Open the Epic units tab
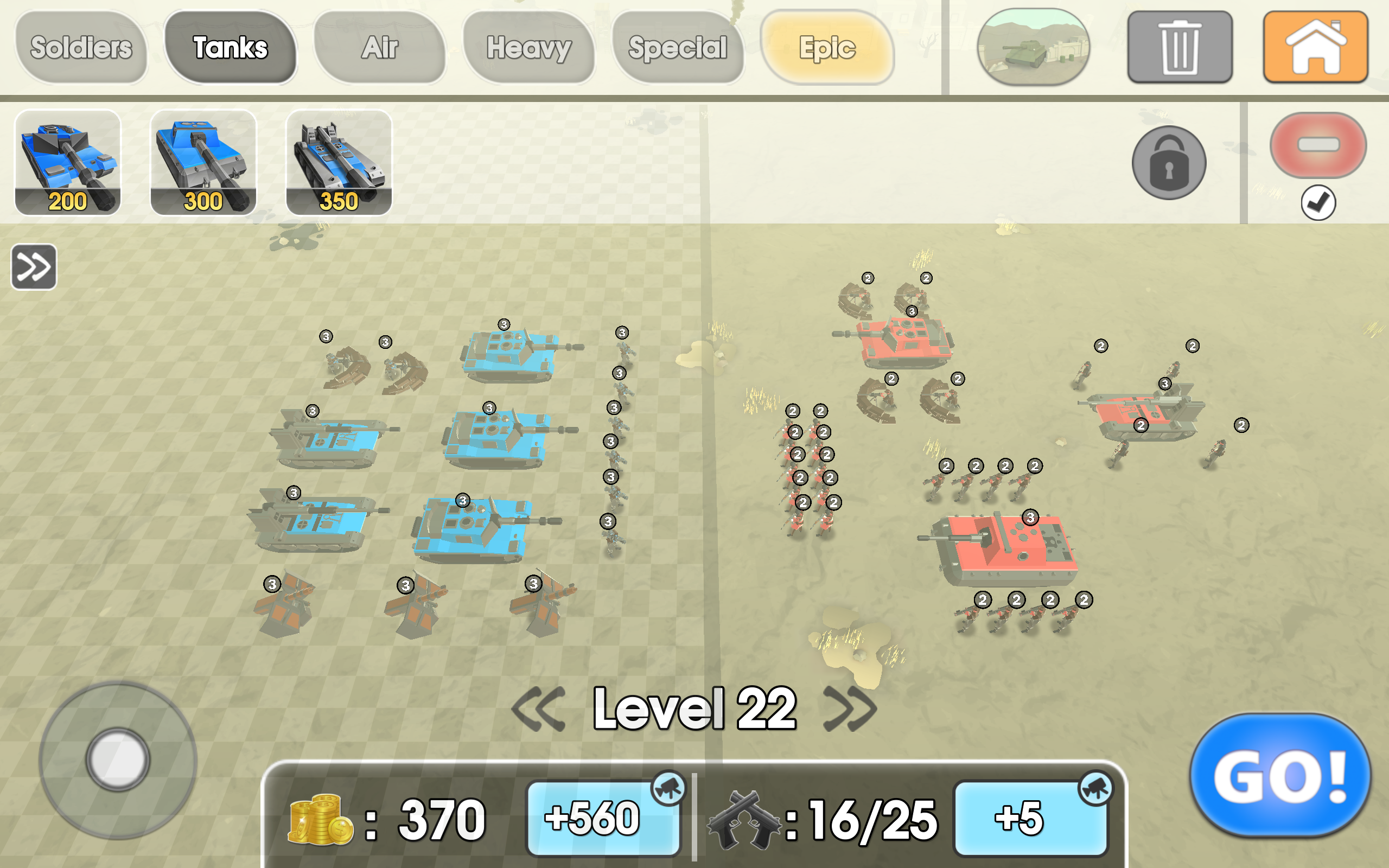Image resolution: width=1389 pixels, height=868 pixels. pos(828,48)
